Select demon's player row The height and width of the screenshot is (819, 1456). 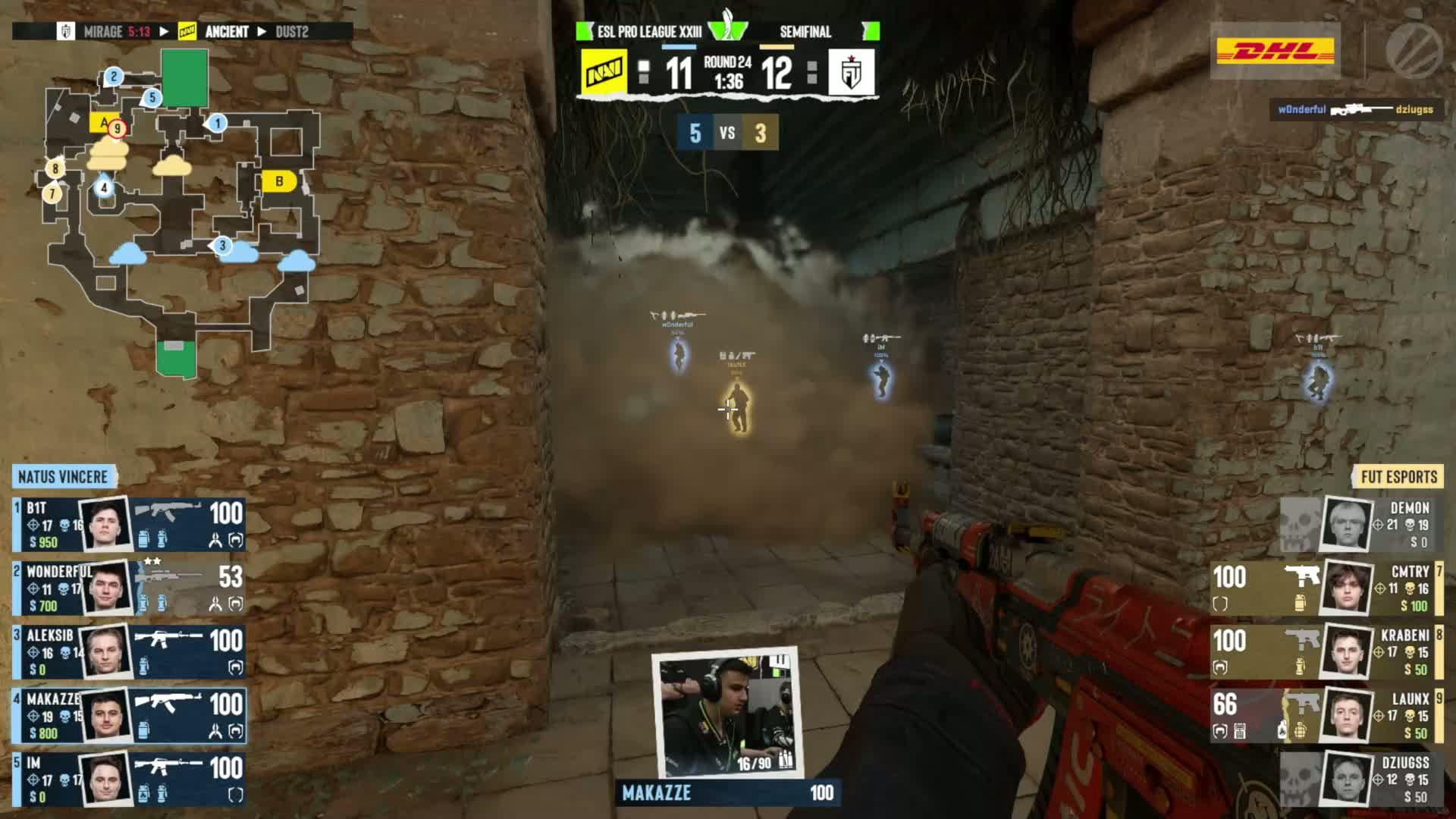click(x=1361, y=524)
